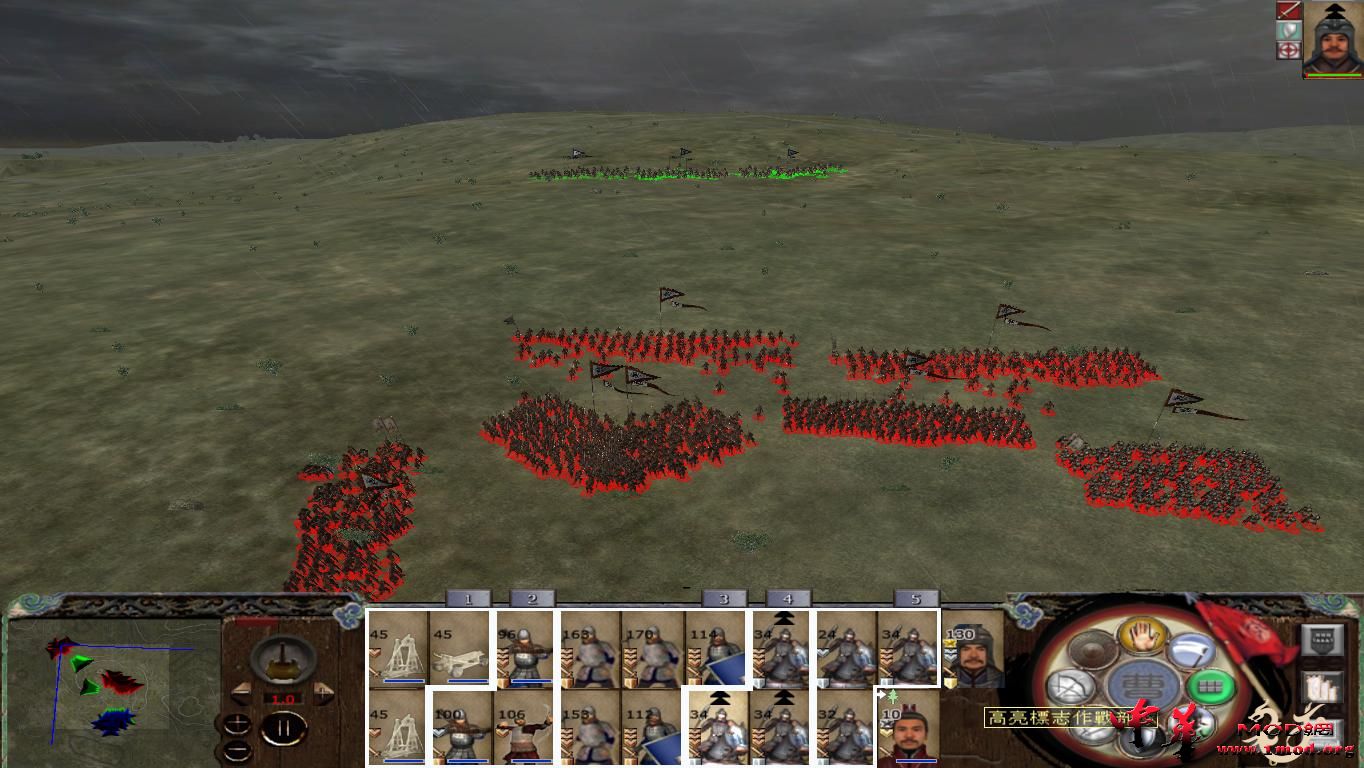Decrease game speed with the left arrow stepper
Viewport: 1364px width, 768px height.
point(243,693)
